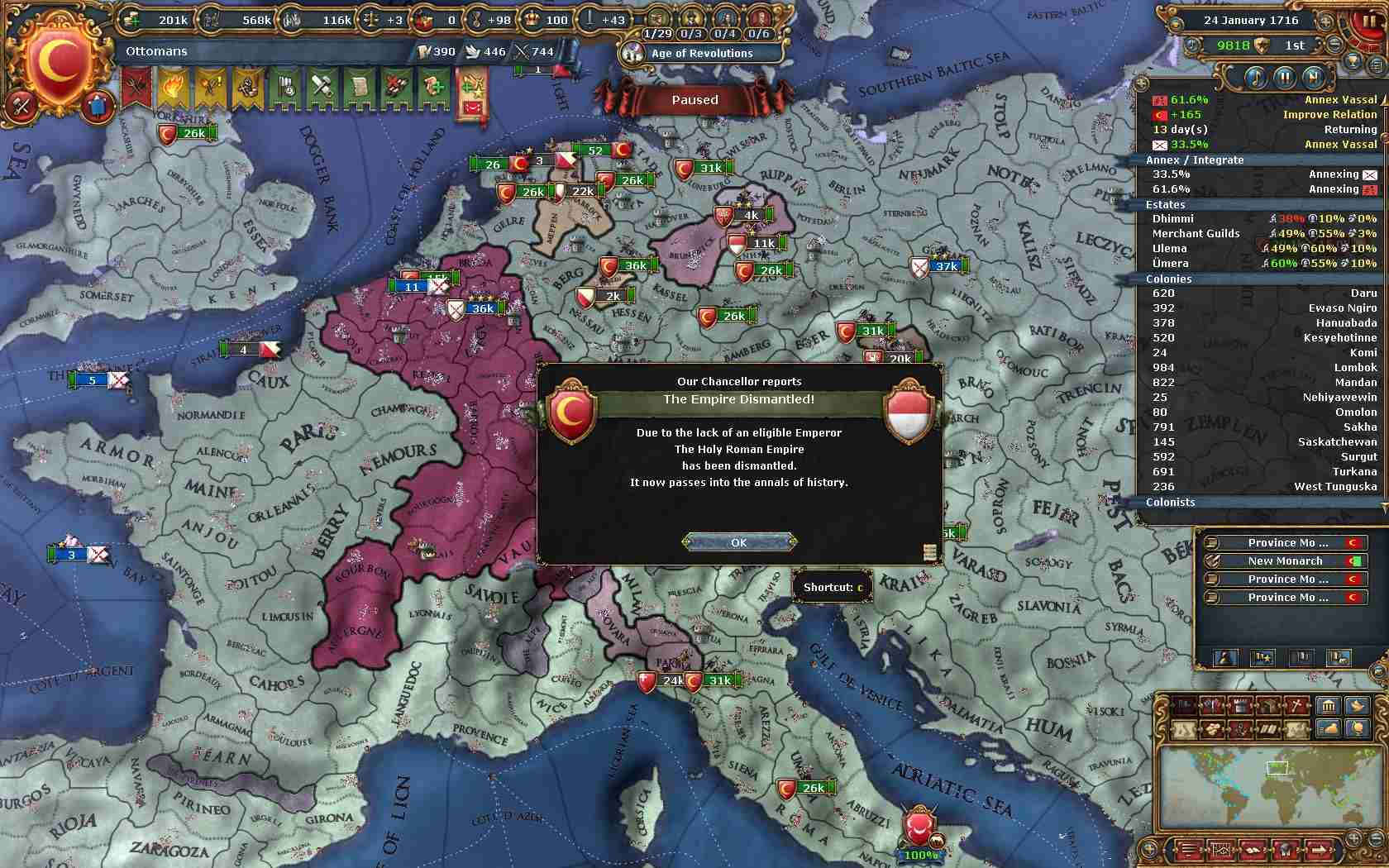Open the Age of Revolutions panel
Image resolution: width=1389 pixels, height=868 pixels.
click(x=701, y=53)
